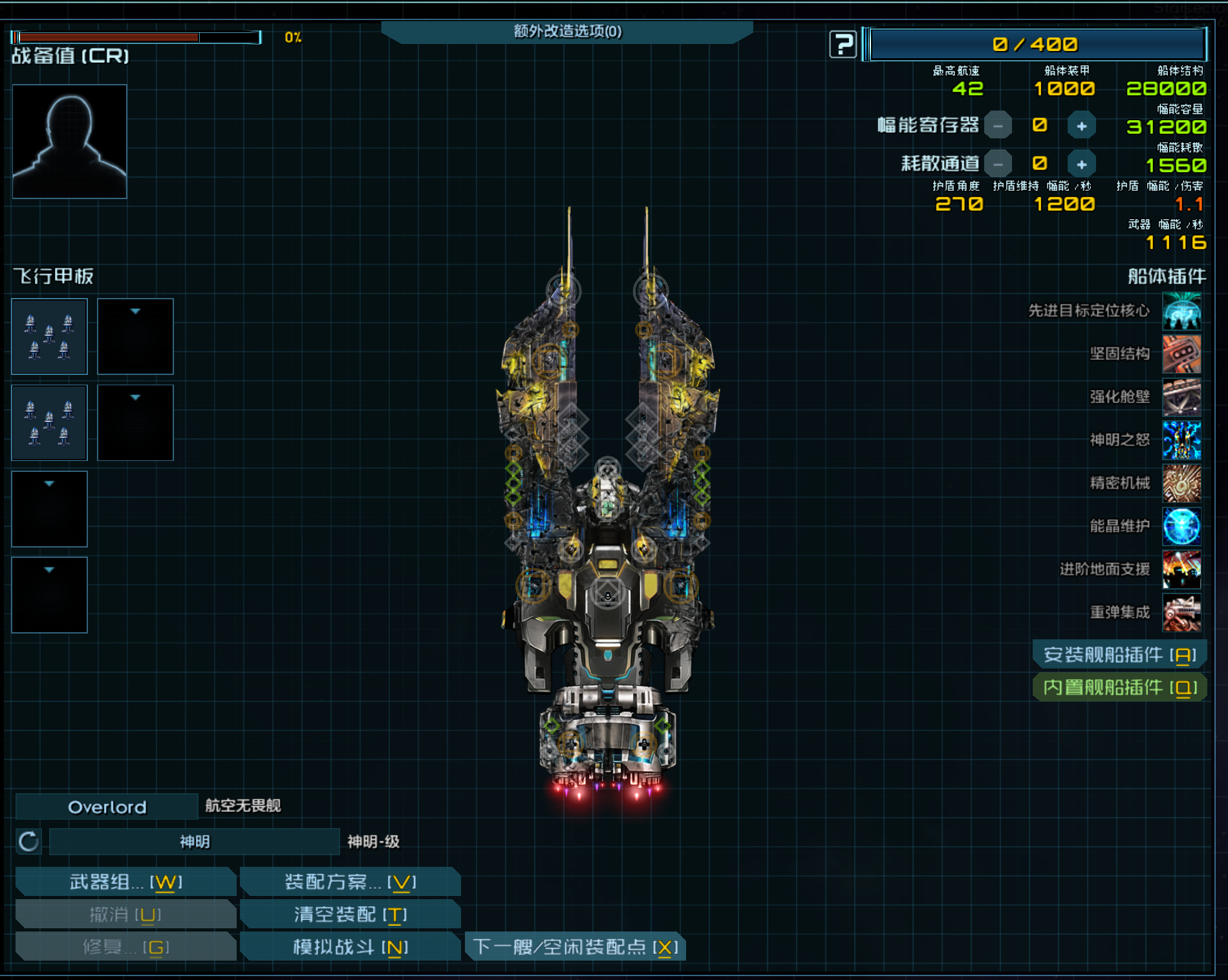1228x980 pixels.
Task: Show 内置舰船插件 built-in hullmods
Action: click(x=1119, y=687)
